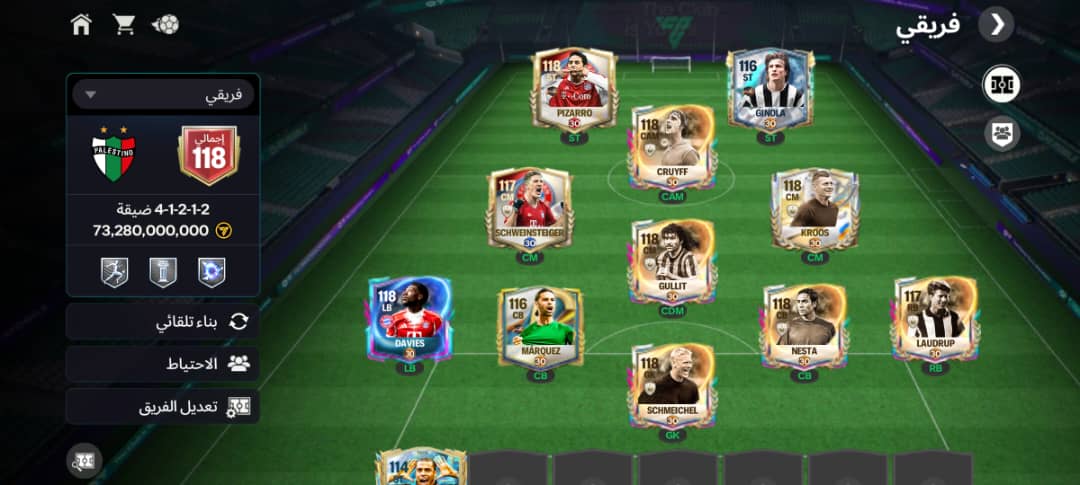The height and width of the screenshot is (485, 1080).
Task: Open the squad name dropdown
Action: point(163,95)
